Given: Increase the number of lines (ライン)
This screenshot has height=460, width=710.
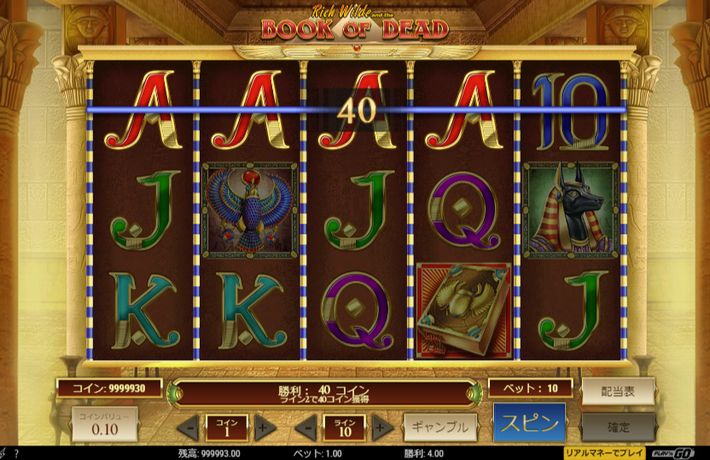Looking at the screenshot, I should click(381, 428).
